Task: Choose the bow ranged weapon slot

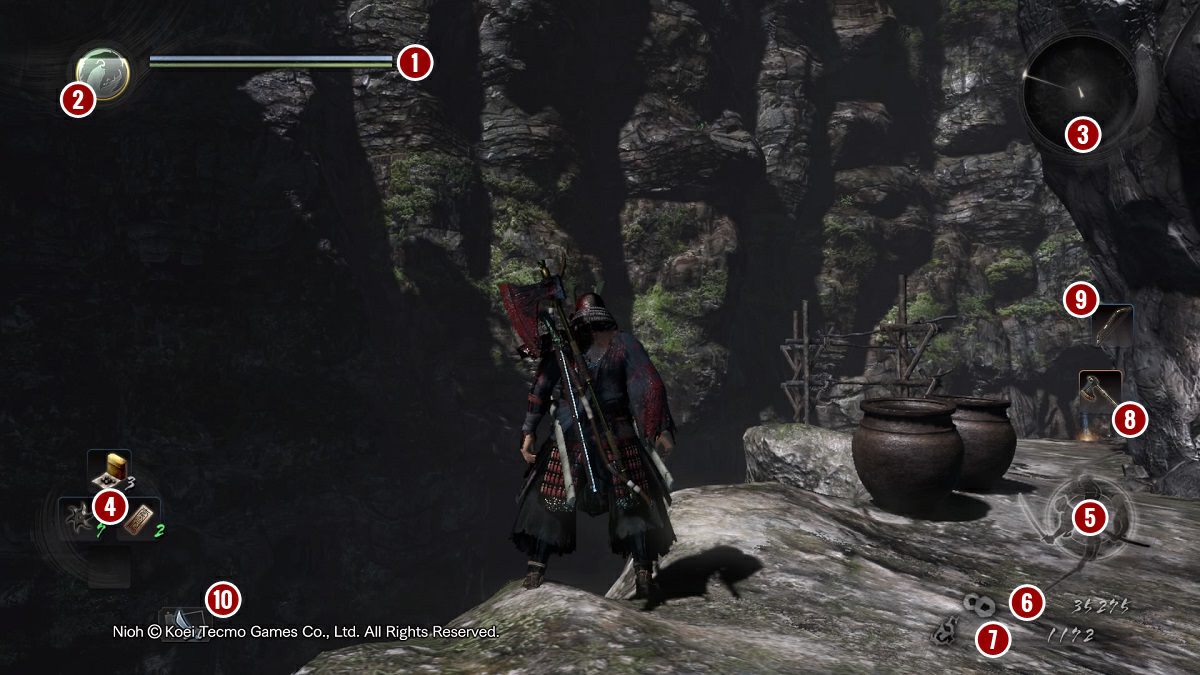Action: 1114,325
